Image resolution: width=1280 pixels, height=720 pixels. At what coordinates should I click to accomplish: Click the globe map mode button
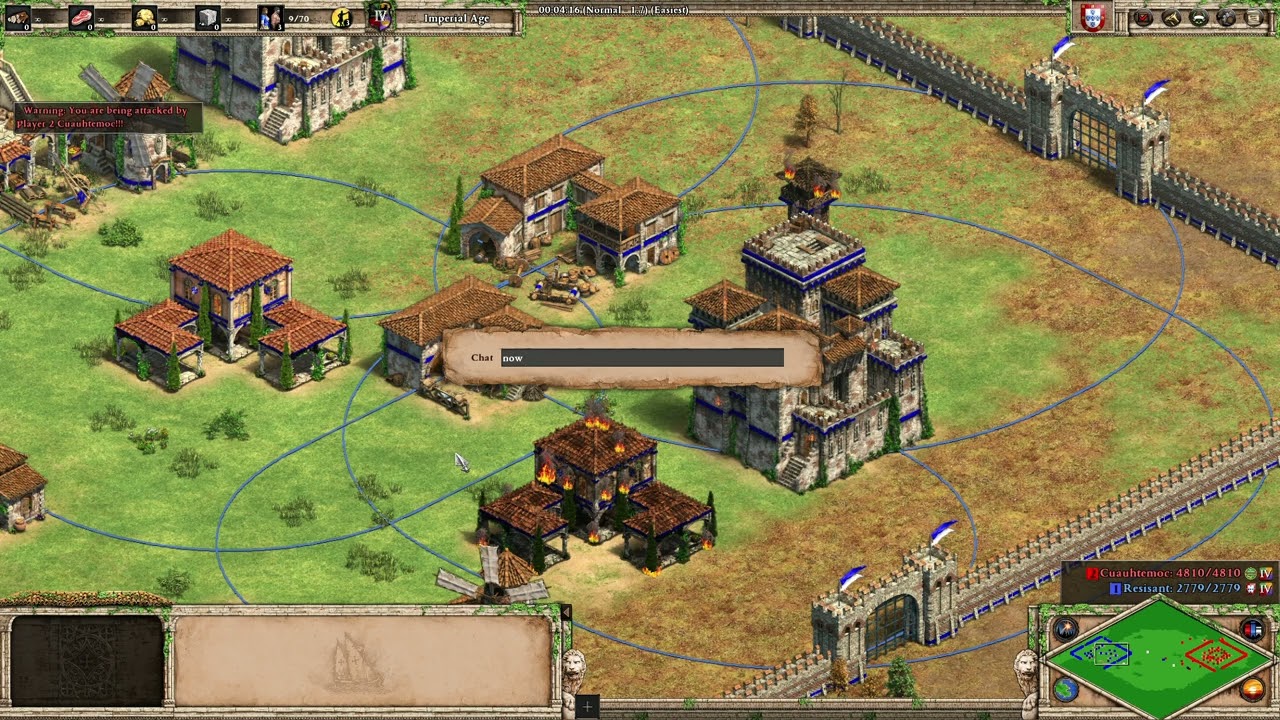point(1064,688)
